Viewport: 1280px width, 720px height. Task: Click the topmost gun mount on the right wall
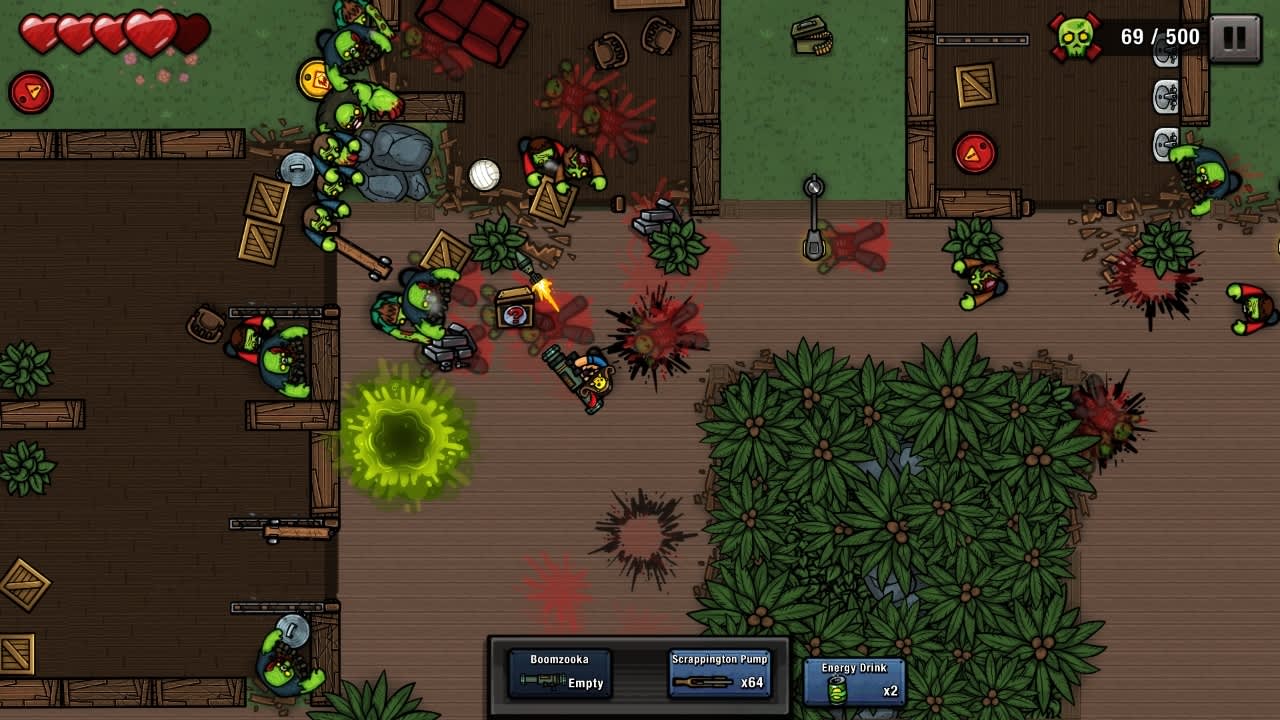pos(1163,52)
